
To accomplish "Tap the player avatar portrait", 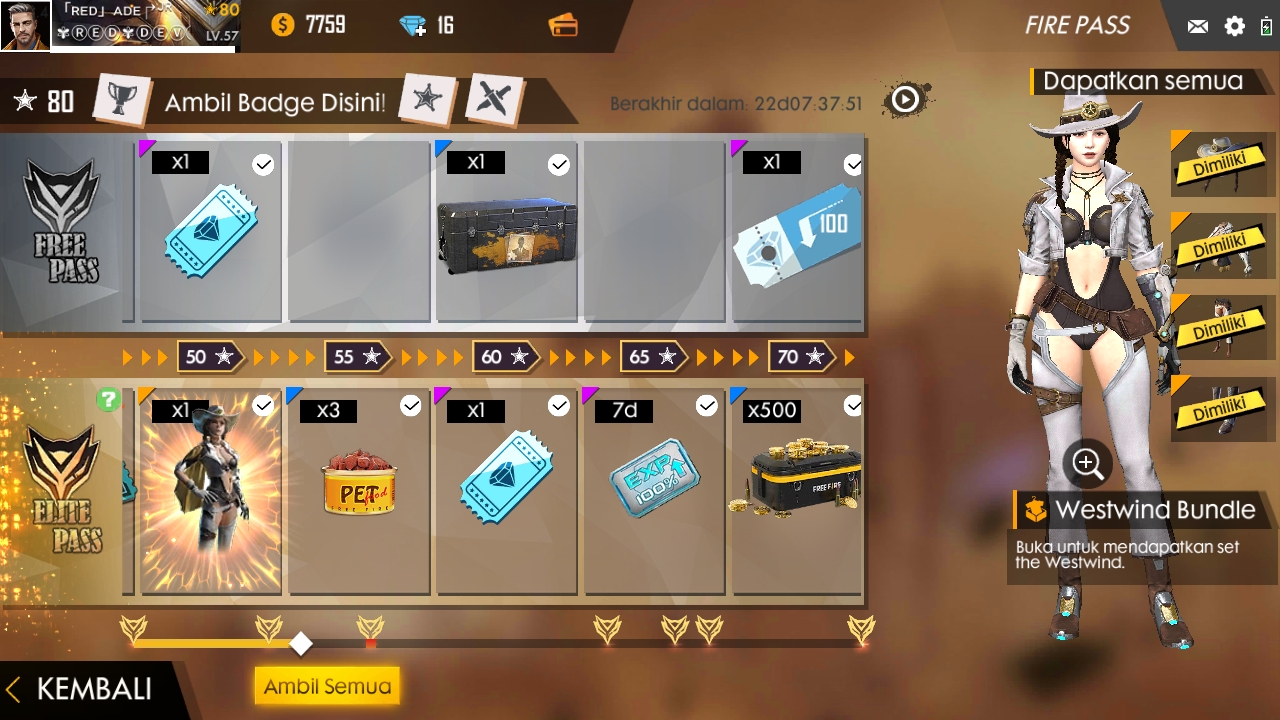I will tap(25, 26).
